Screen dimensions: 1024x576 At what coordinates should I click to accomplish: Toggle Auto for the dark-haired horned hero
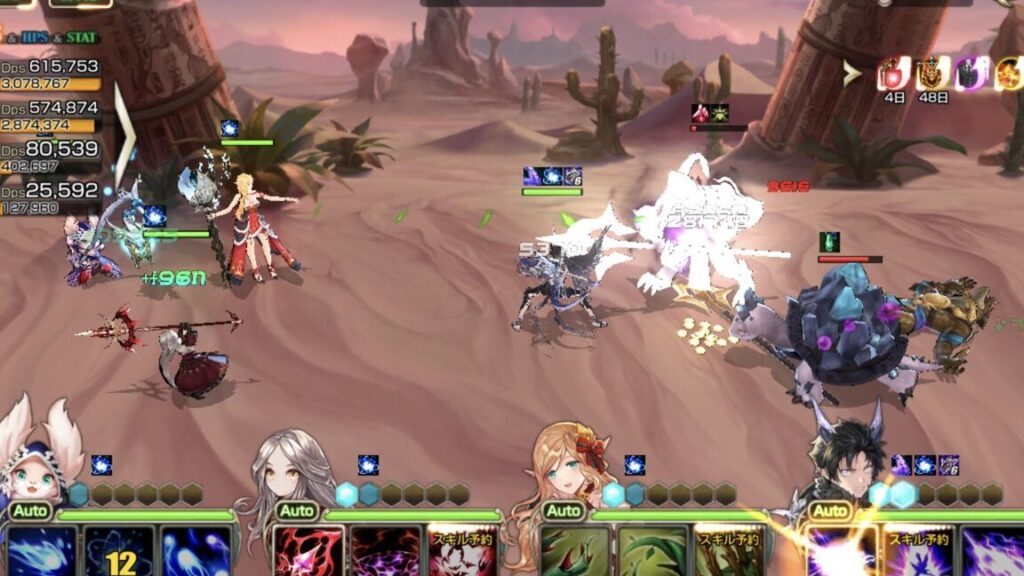[830, 511]
